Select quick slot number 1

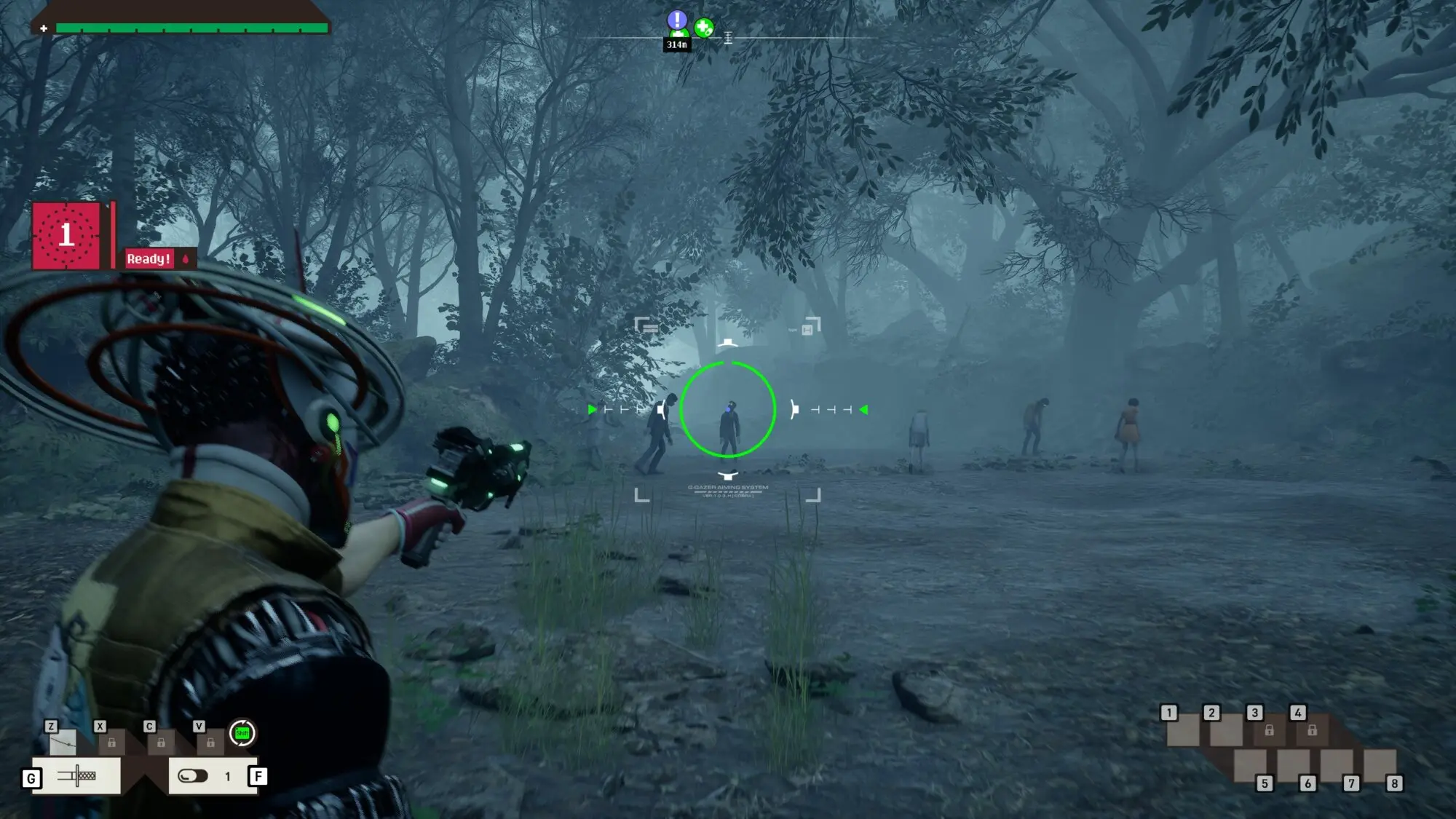pos(1183,729)
